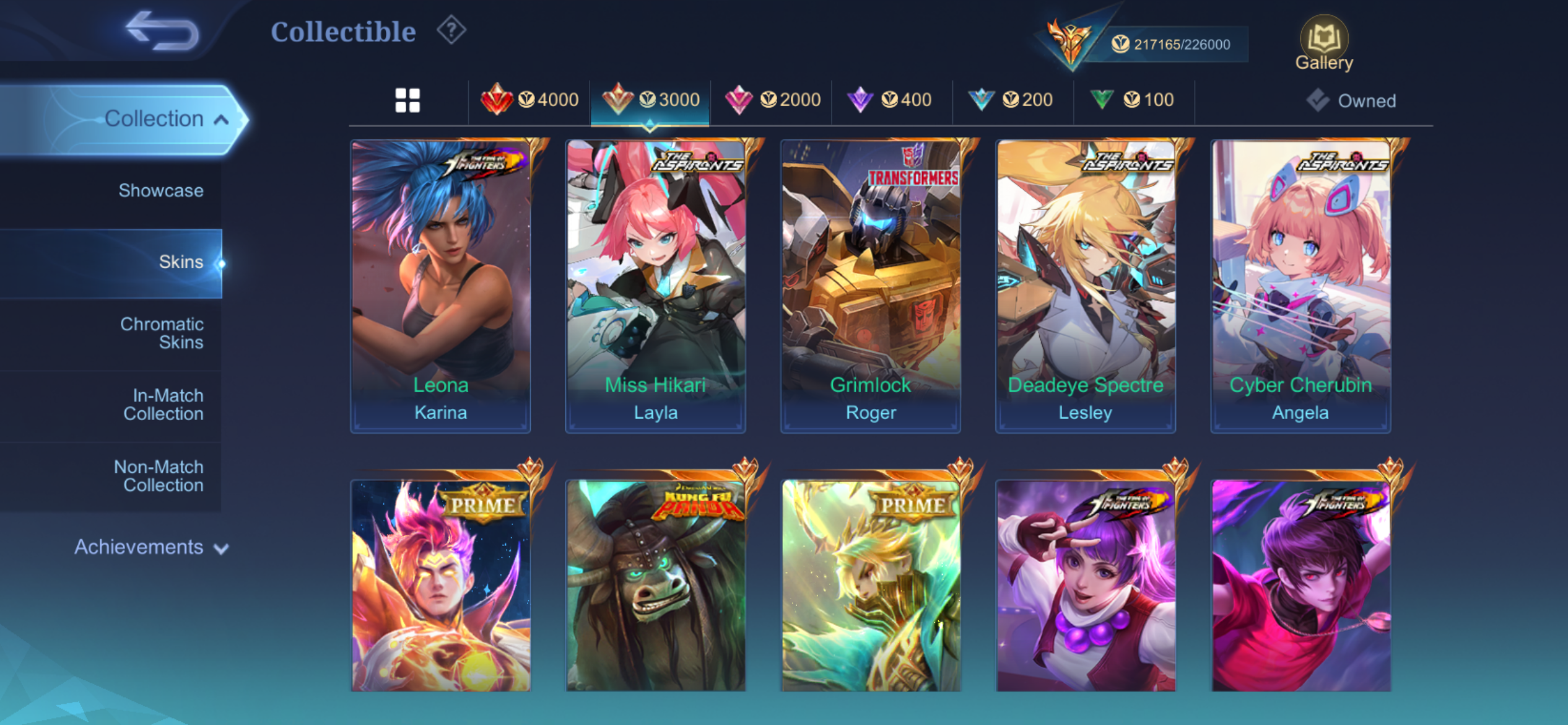Select the Skins menu entry

pos(180,262)
